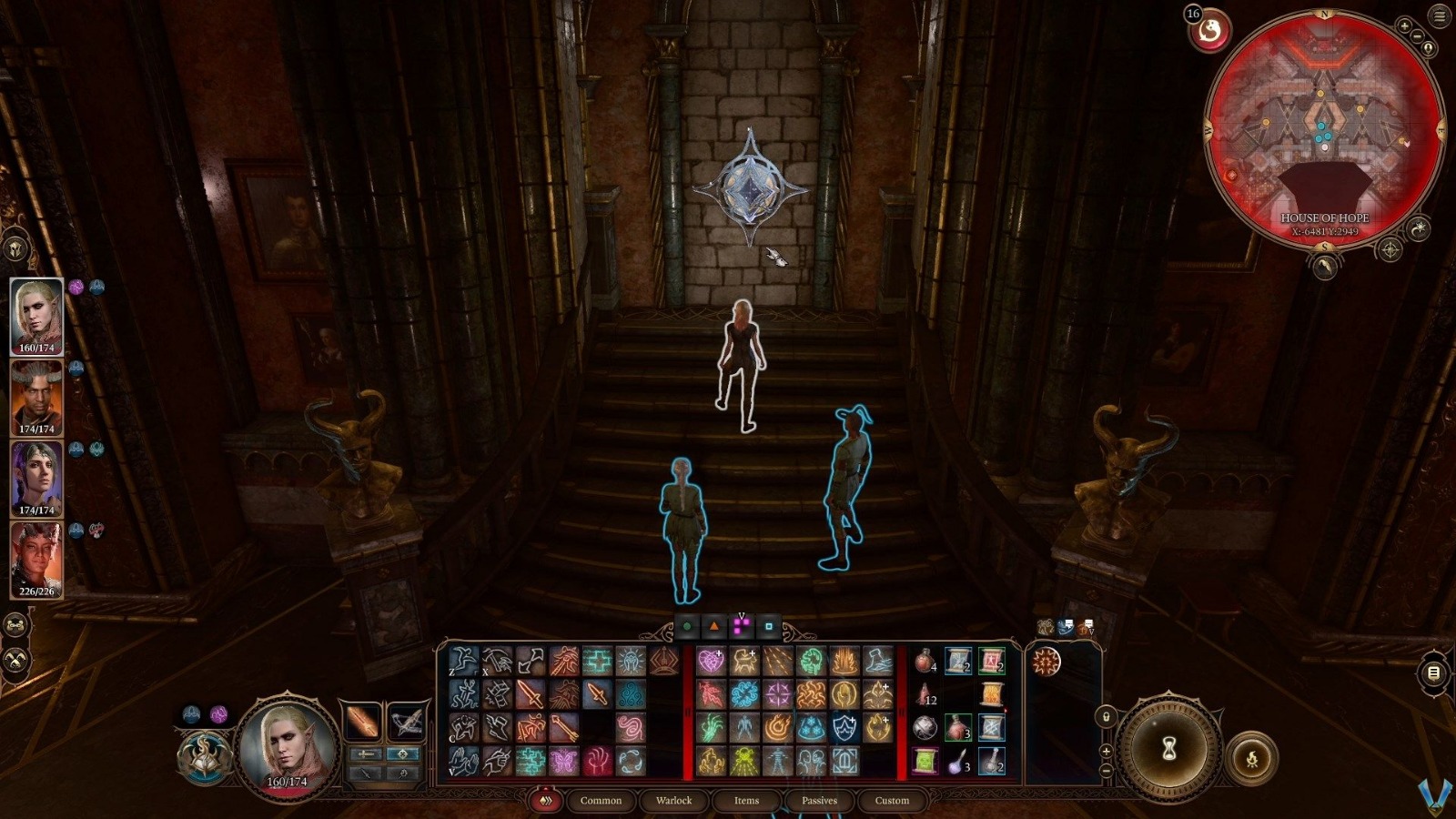Screen dimensions: 1456x819
Task: Expand hotbar rows with the plus control
Action: click(1106, 750)
